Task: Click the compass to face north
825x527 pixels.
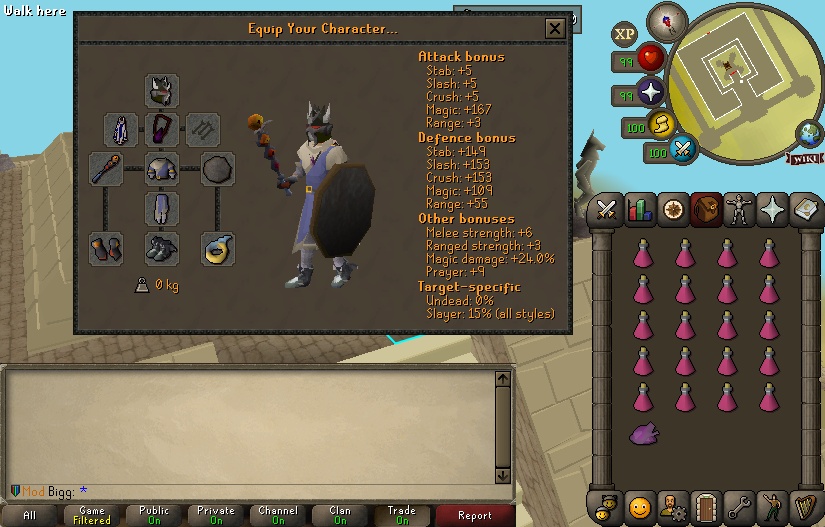Action: (665, 20)
